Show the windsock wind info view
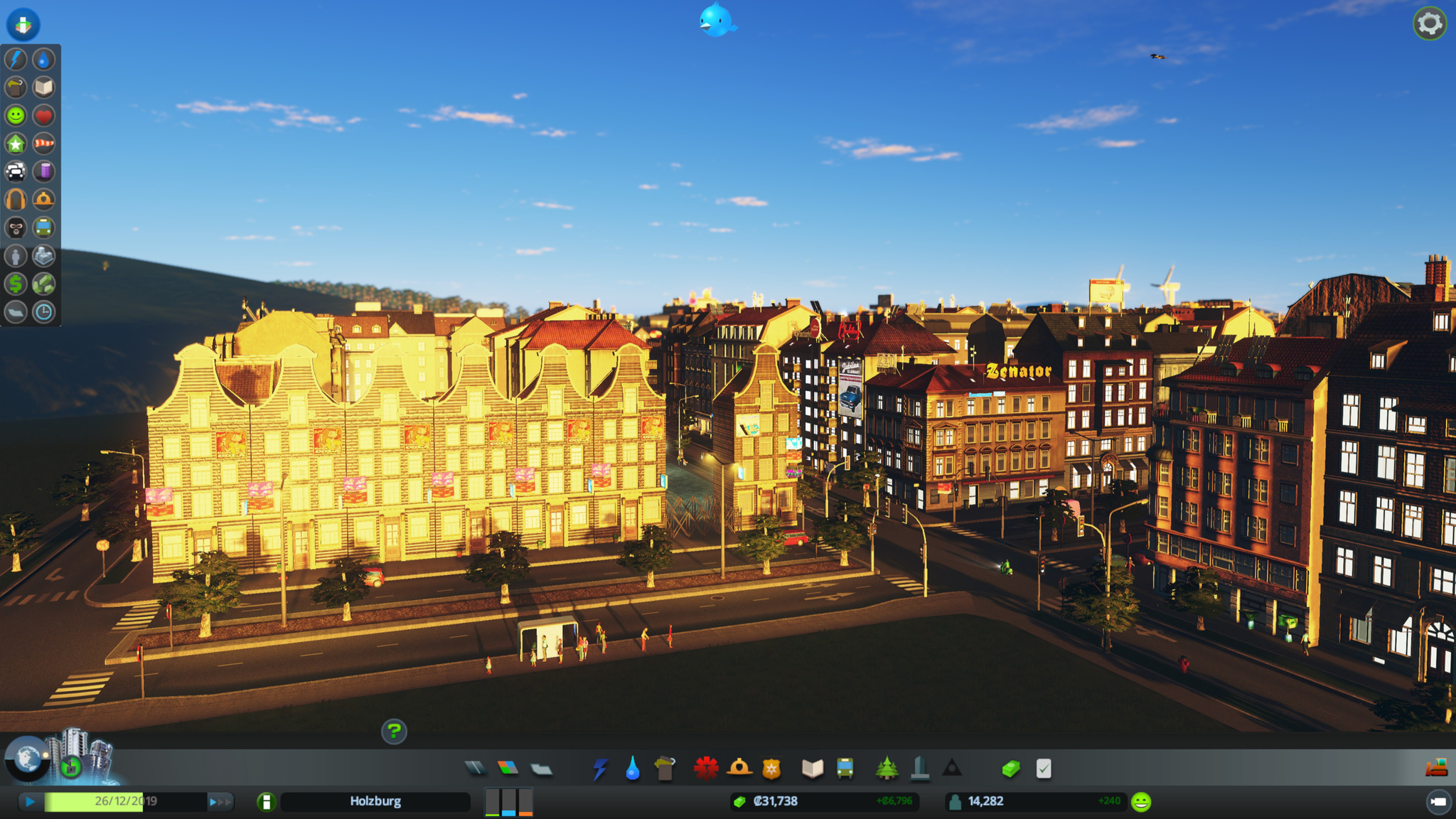The width and height of the screenshot is (1456, 819). 44,144
